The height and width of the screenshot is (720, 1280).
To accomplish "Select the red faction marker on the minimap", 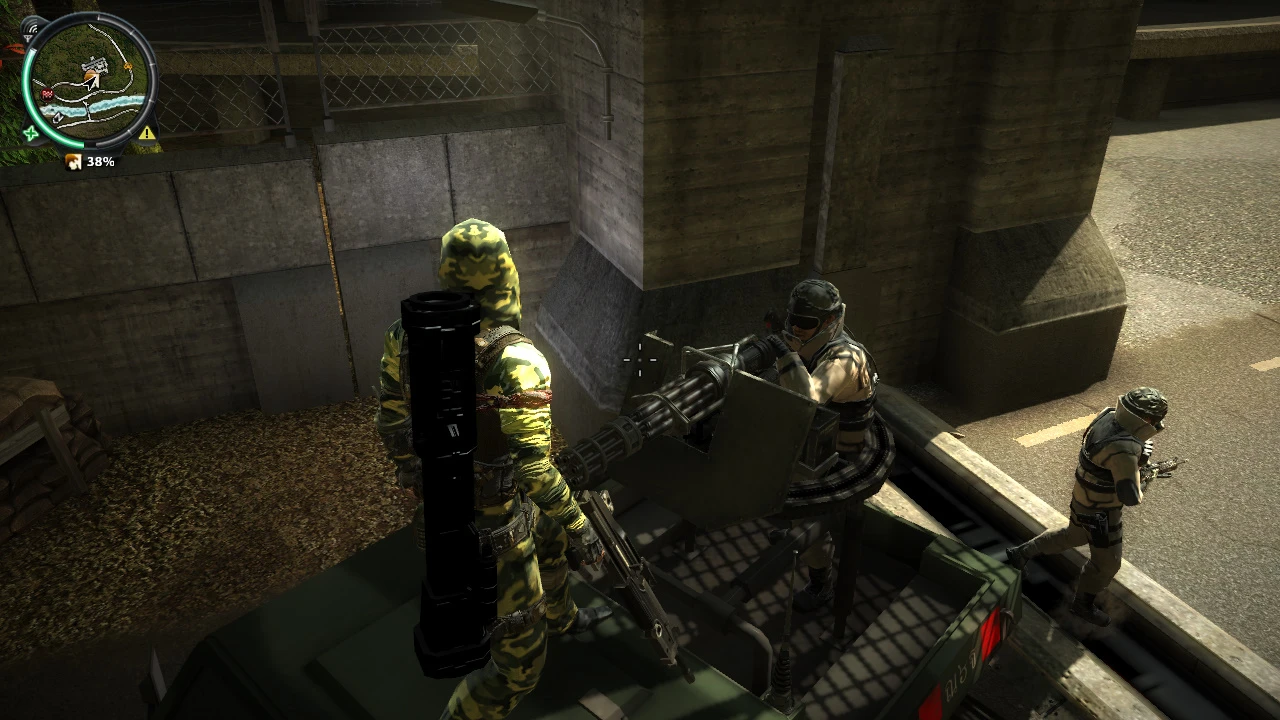I will [47, 94].
